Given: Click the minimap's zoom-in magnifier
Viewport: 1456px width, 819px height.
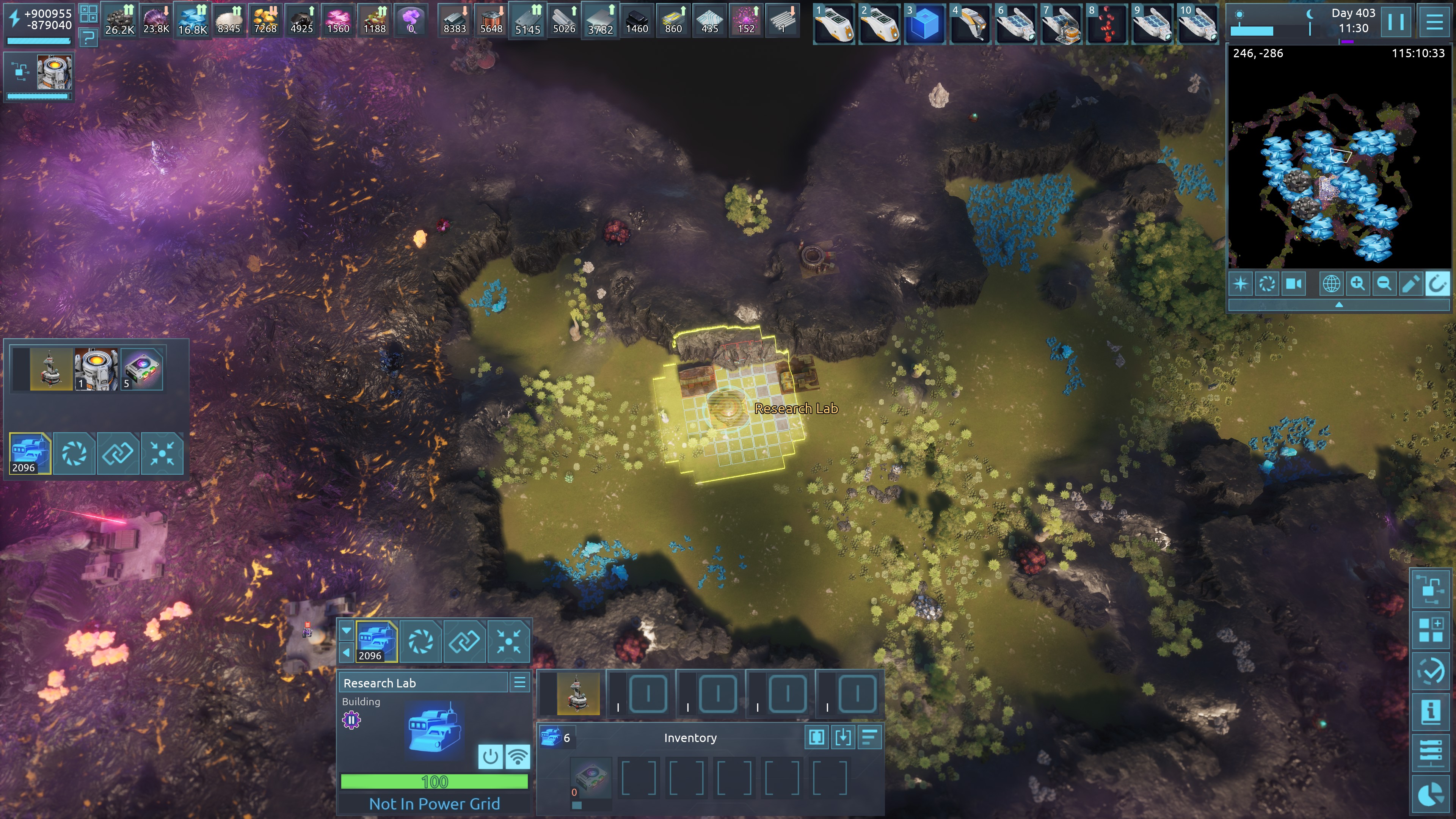Looking at the screenshot, I should [1358, 283].
